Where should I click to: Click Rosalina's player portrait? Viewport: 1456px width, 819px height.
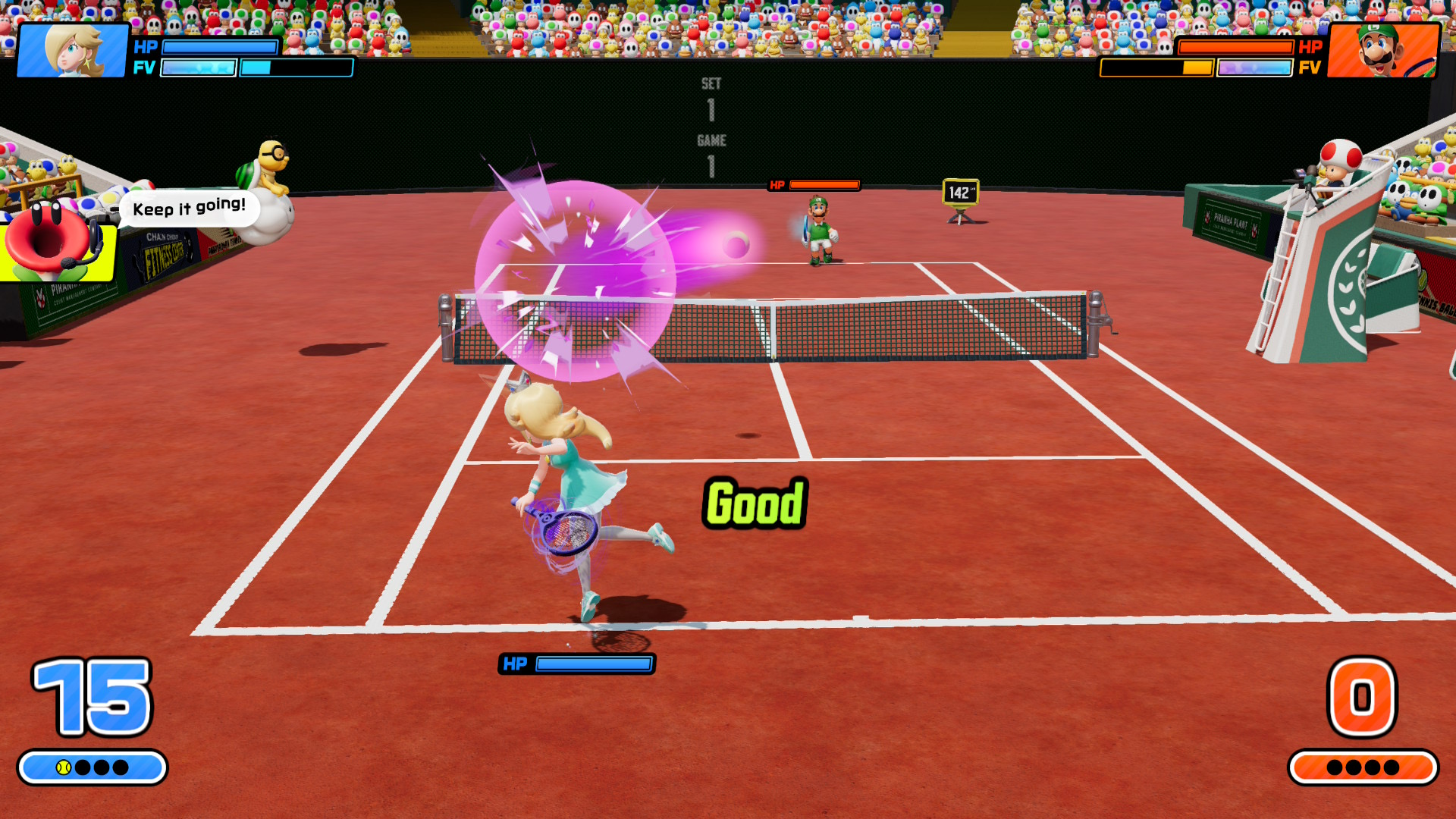click(73, 50)
